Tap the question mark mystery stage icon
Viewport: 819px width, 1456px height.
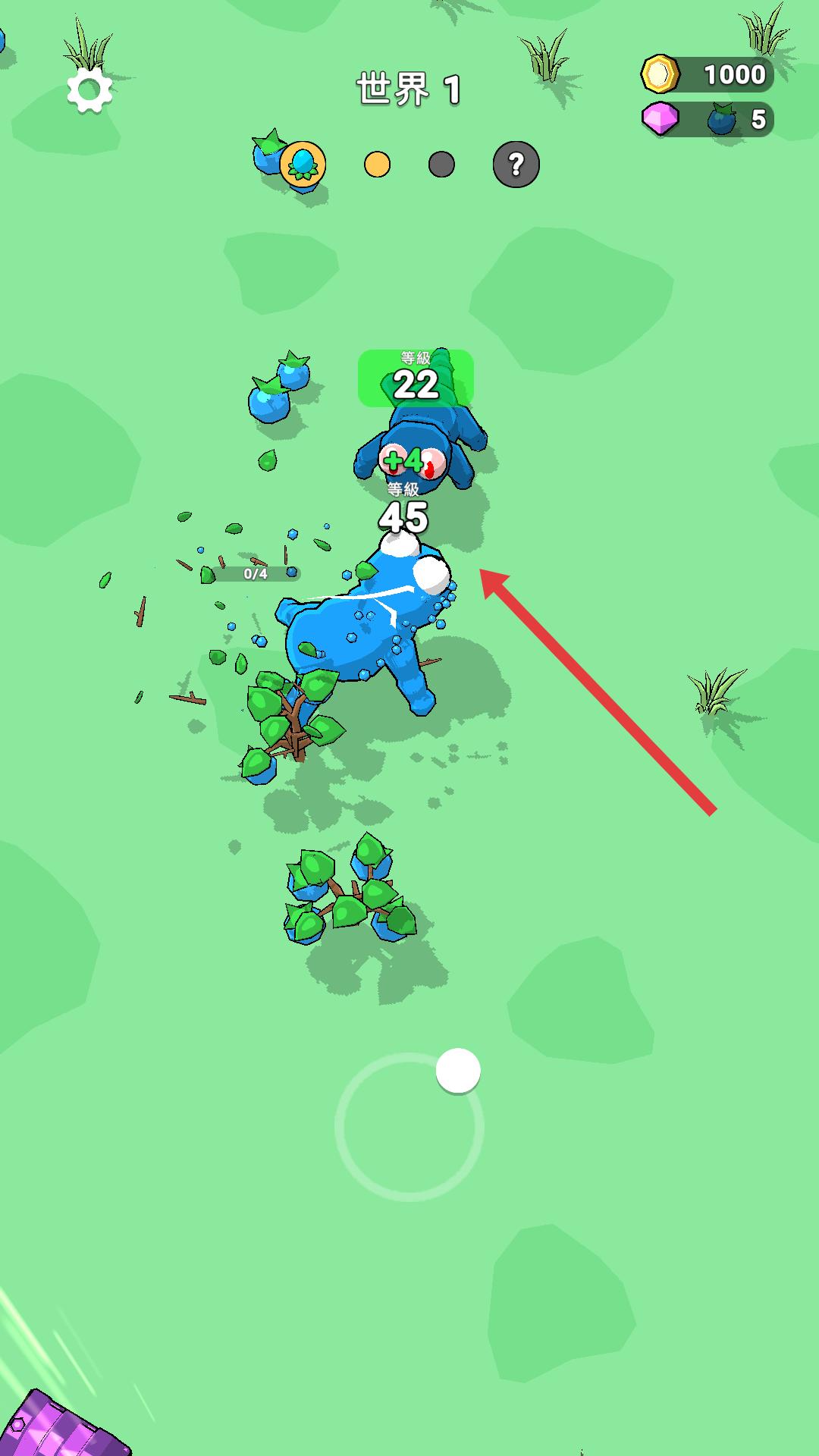[516, 164]
